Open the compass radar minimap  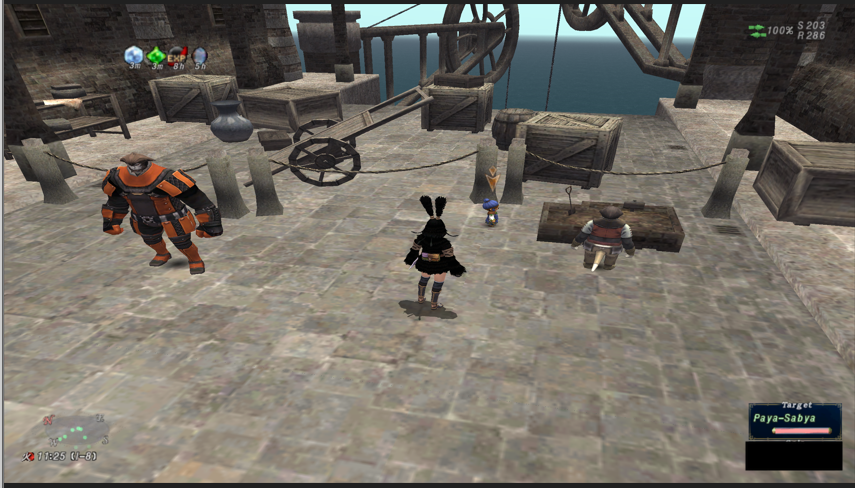pos(75,431)
